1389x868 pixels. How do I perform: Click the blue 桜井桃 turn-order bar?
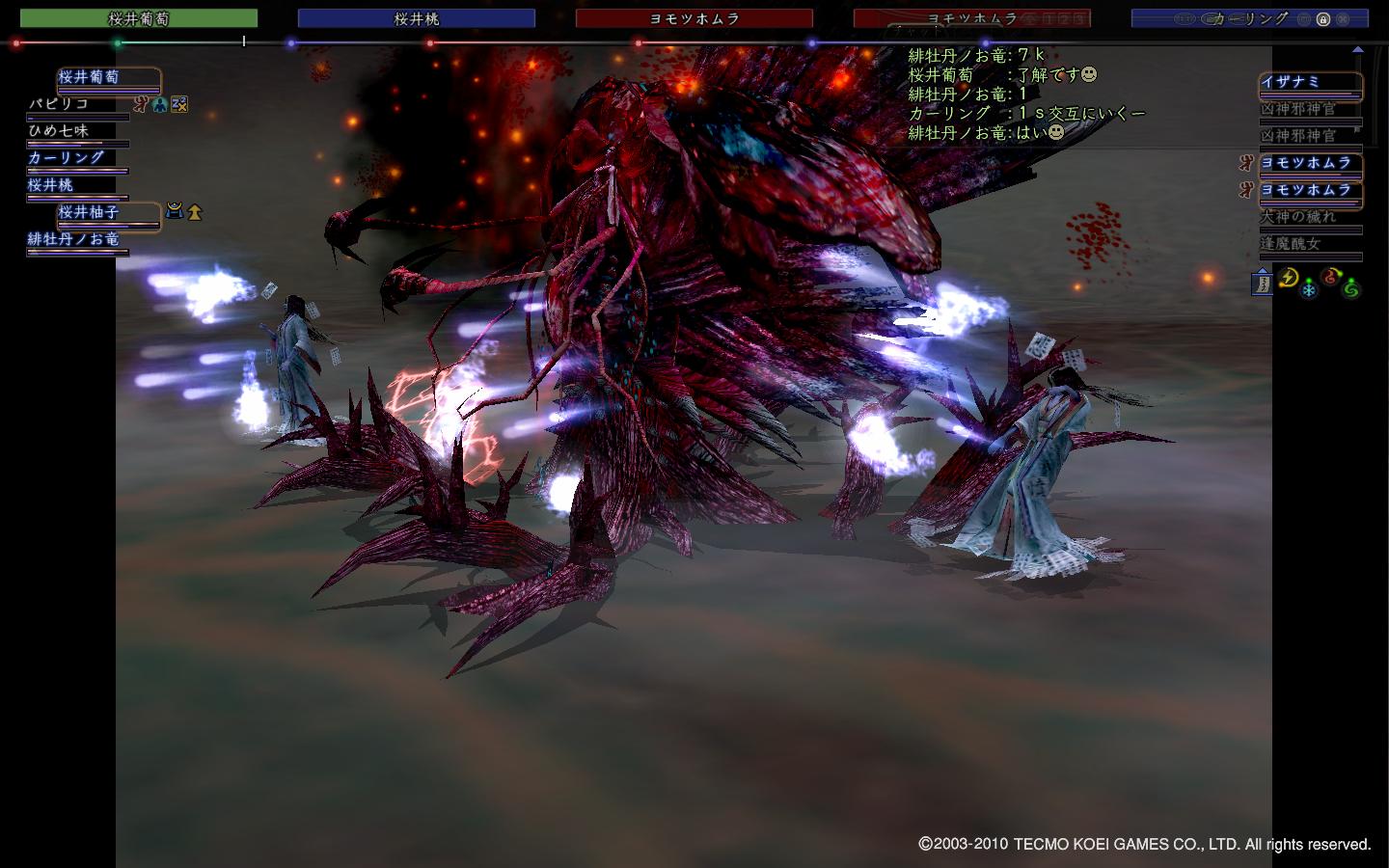417,18
